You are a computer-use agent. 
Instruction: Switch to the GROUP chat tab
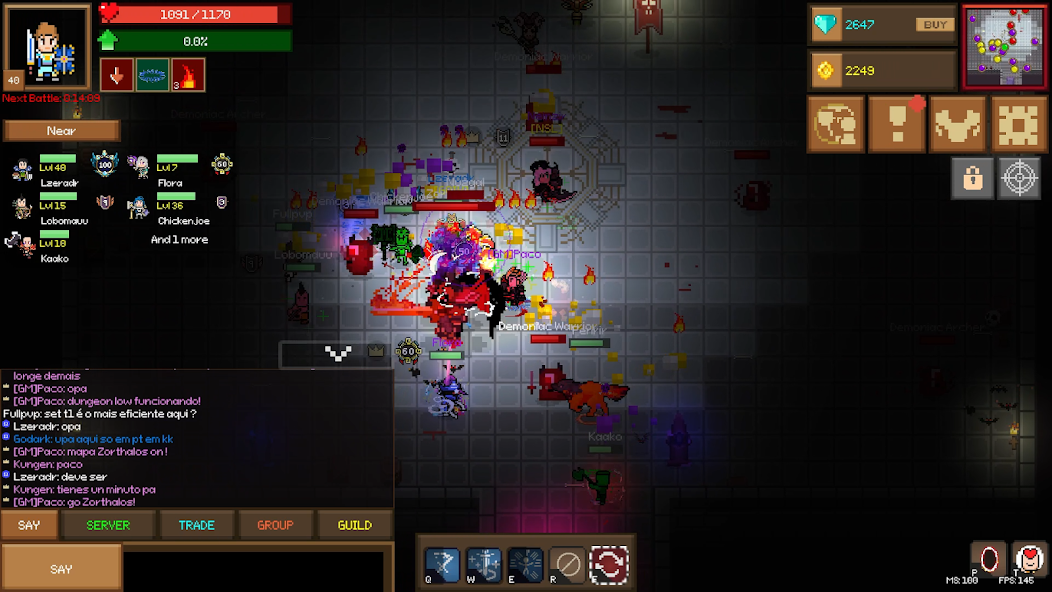coord(275,525)
